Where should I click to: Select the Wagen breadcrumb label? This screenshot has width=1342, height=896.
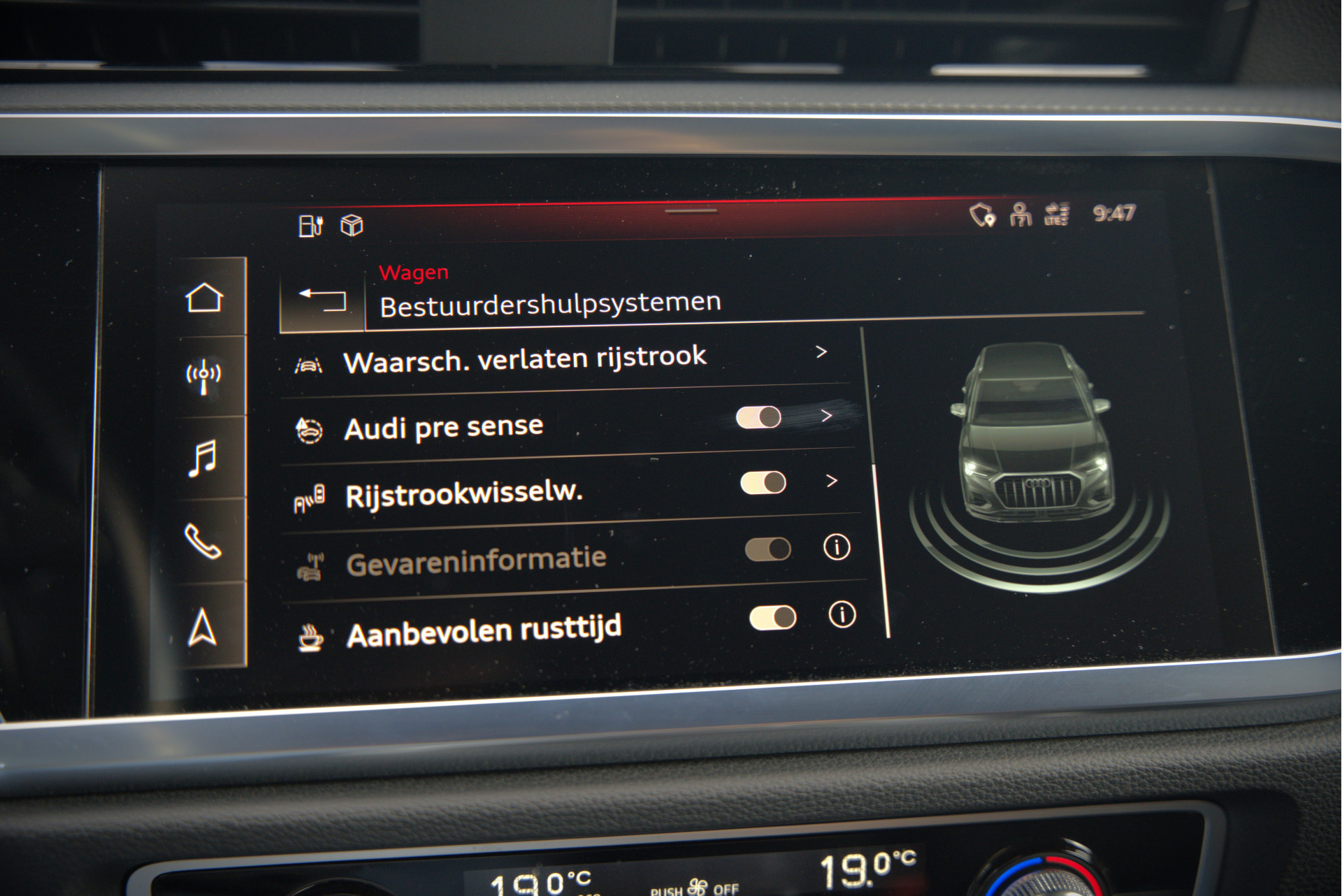coord(414,273)
